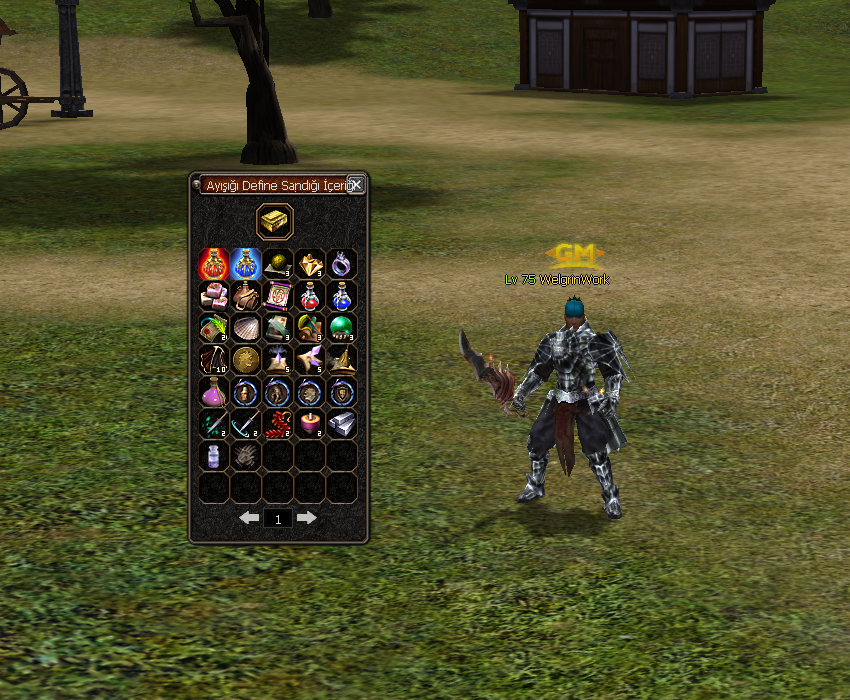Select the small glass bottle item
The width and height of the screenshot is (850, 700).
click(x=214, y=456)
